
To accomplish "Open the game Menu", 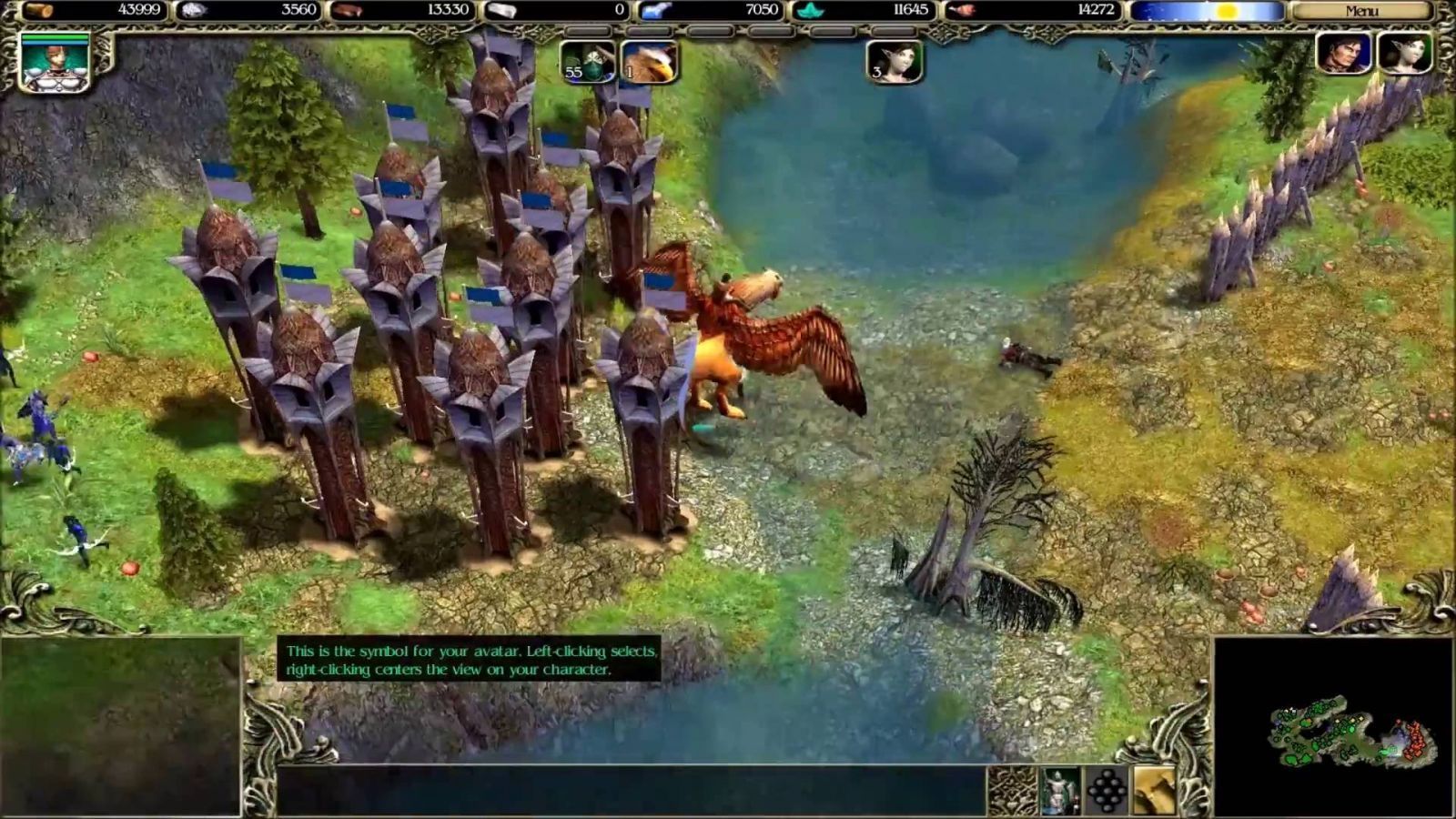I will (1361, 11).
